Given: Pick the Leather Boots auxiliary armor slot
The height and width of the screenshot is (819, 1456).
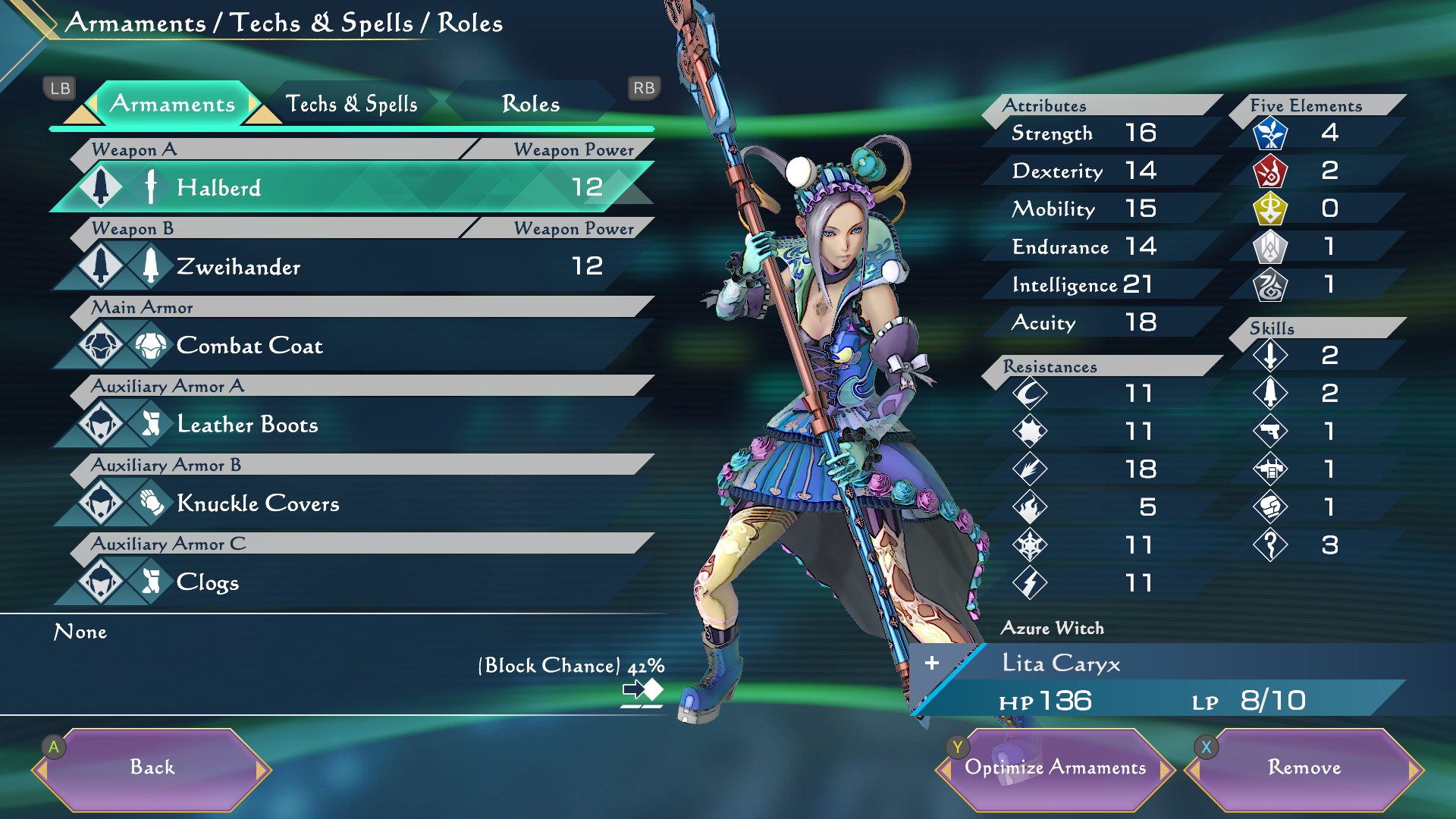Looking at the screenshot, I should [x=353, y=425].
